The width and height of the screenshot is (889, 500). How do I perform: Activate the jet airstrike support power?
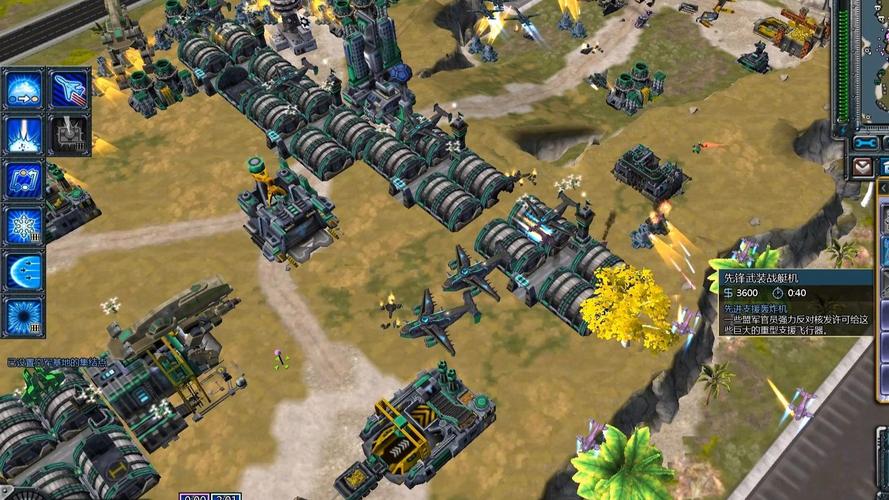point(69,88)
